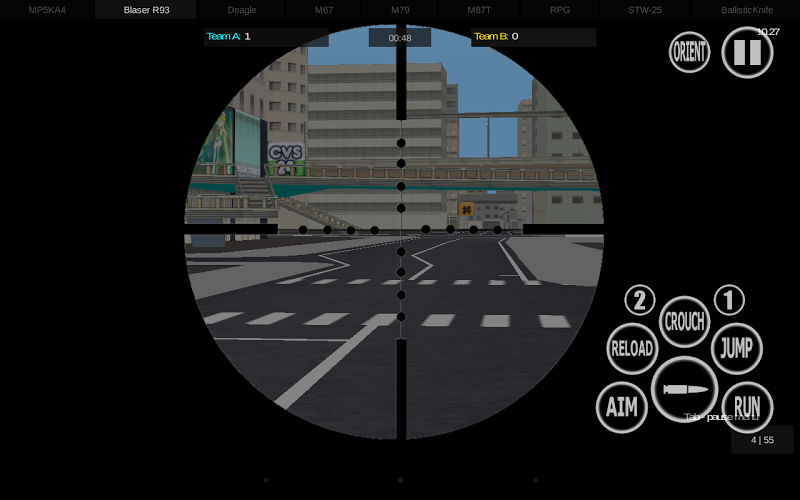The width and height of the screenshot is (800, 500).
Task: Pause the game with the pause button
Action: click(x=747, y=52)
